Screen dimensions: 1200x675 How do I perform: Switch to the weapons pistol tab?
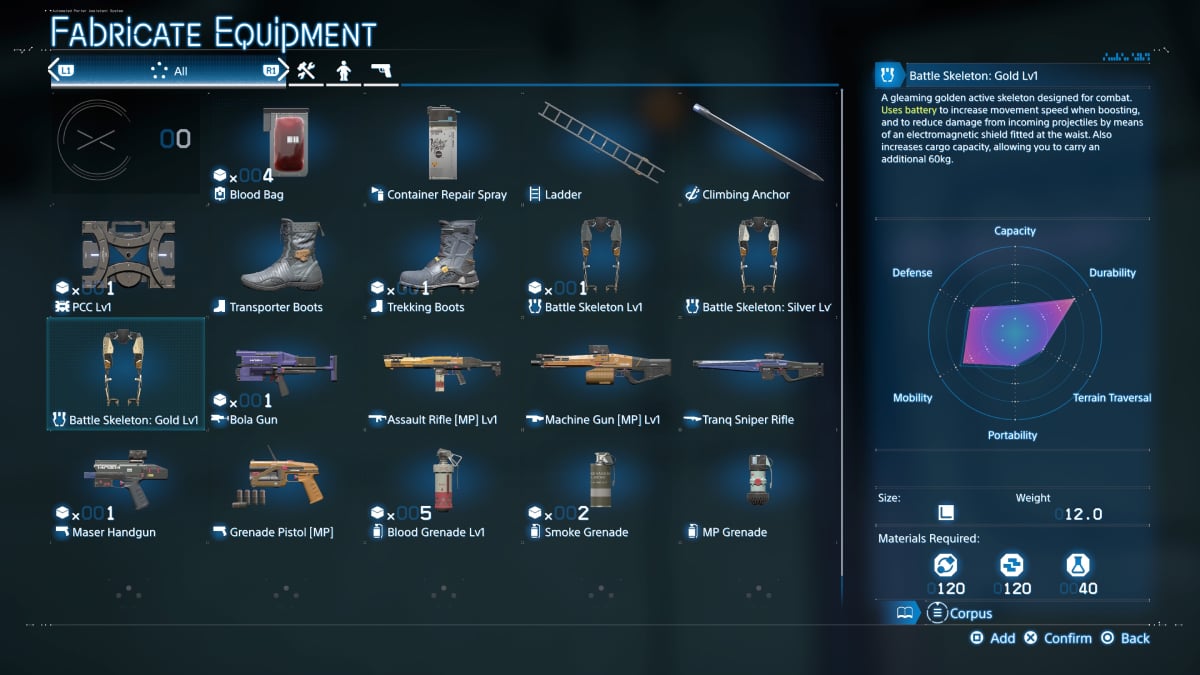pyautogui.click(x=381, y=71)
